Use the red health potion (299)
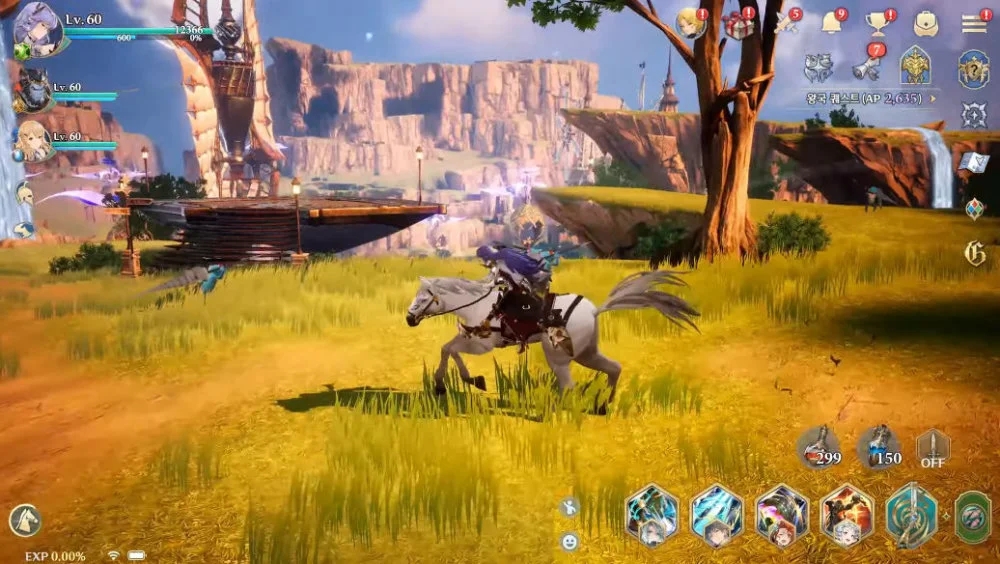This screenshot has width=1000, height=564. pyautogui.click(x=818, y=448)
